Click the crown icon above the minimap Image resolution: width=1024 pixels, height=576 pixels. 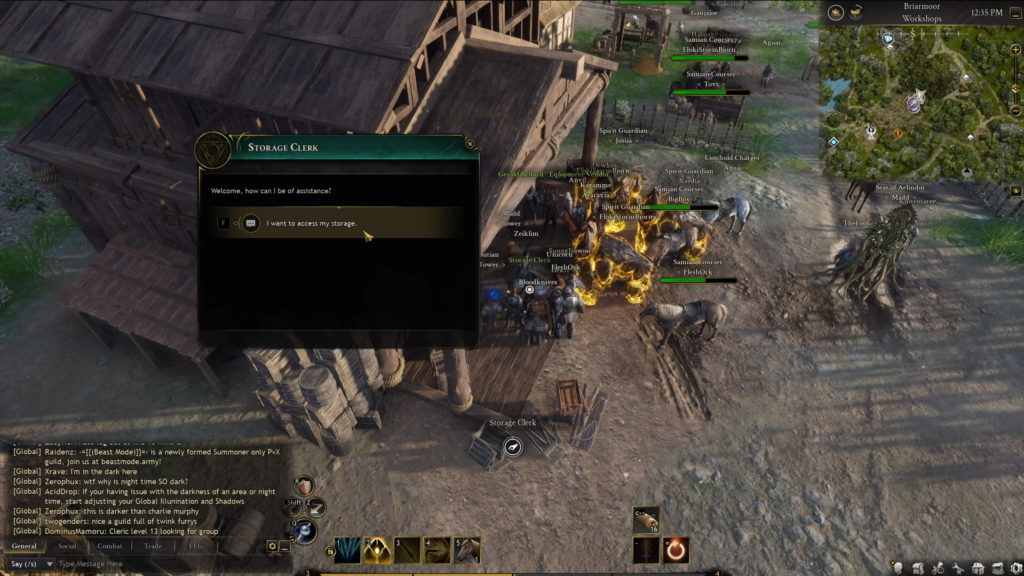tap(835, 13)
